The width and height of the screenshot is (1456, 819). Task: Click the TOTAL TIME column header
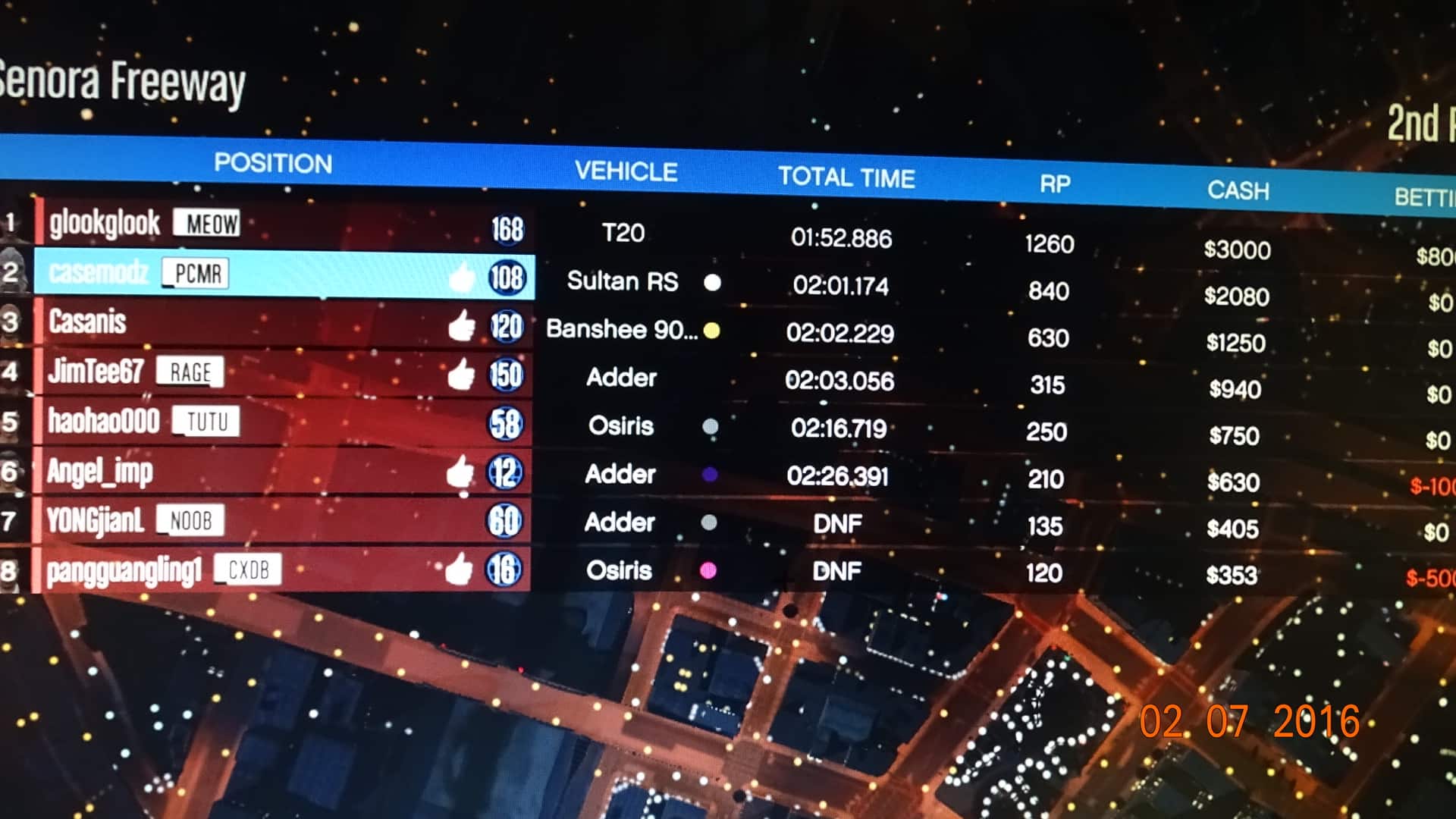[x=848, y=177]
